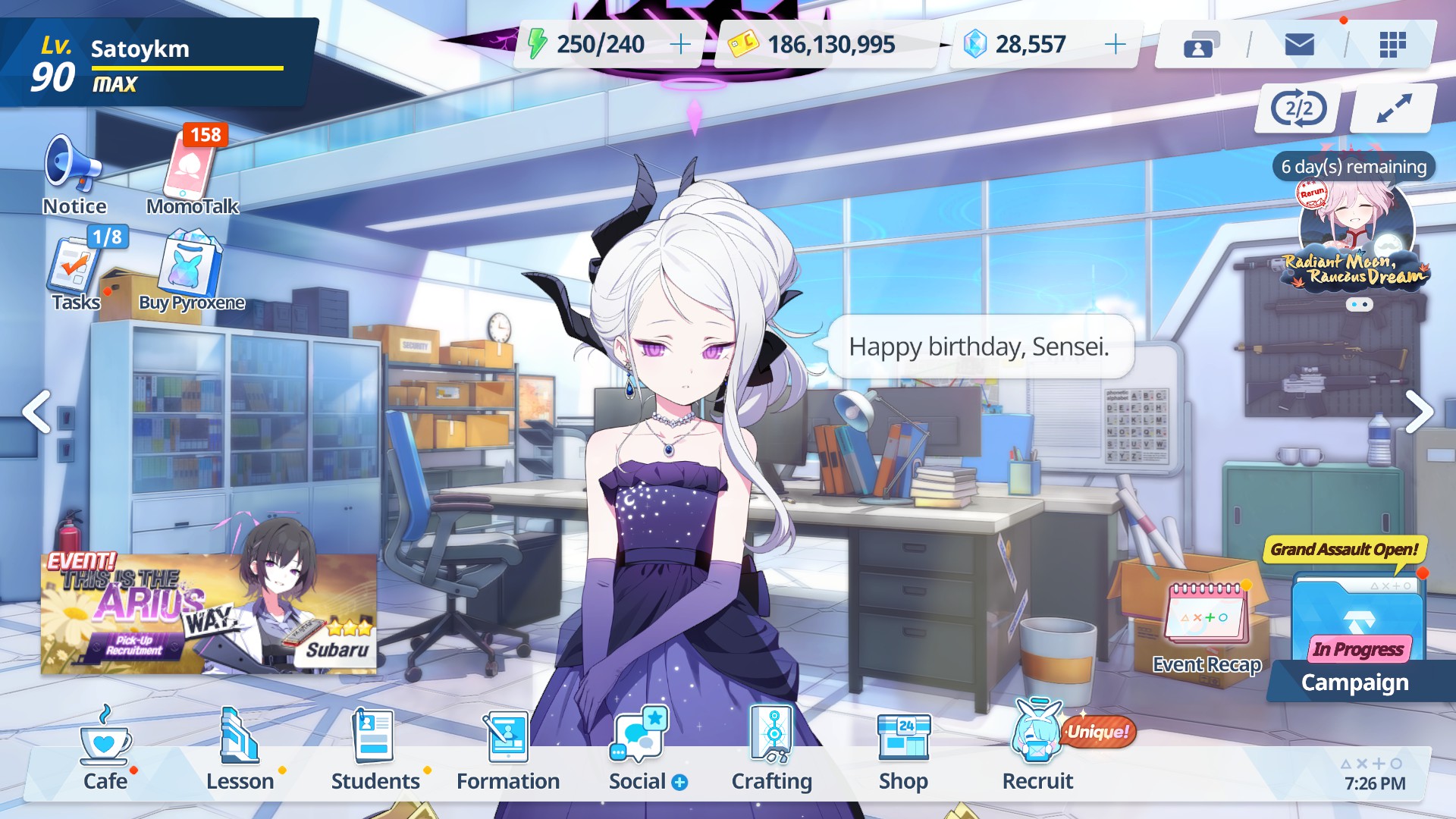
Task: Open the Notice megaphone icon
Action: coord(74,165)
